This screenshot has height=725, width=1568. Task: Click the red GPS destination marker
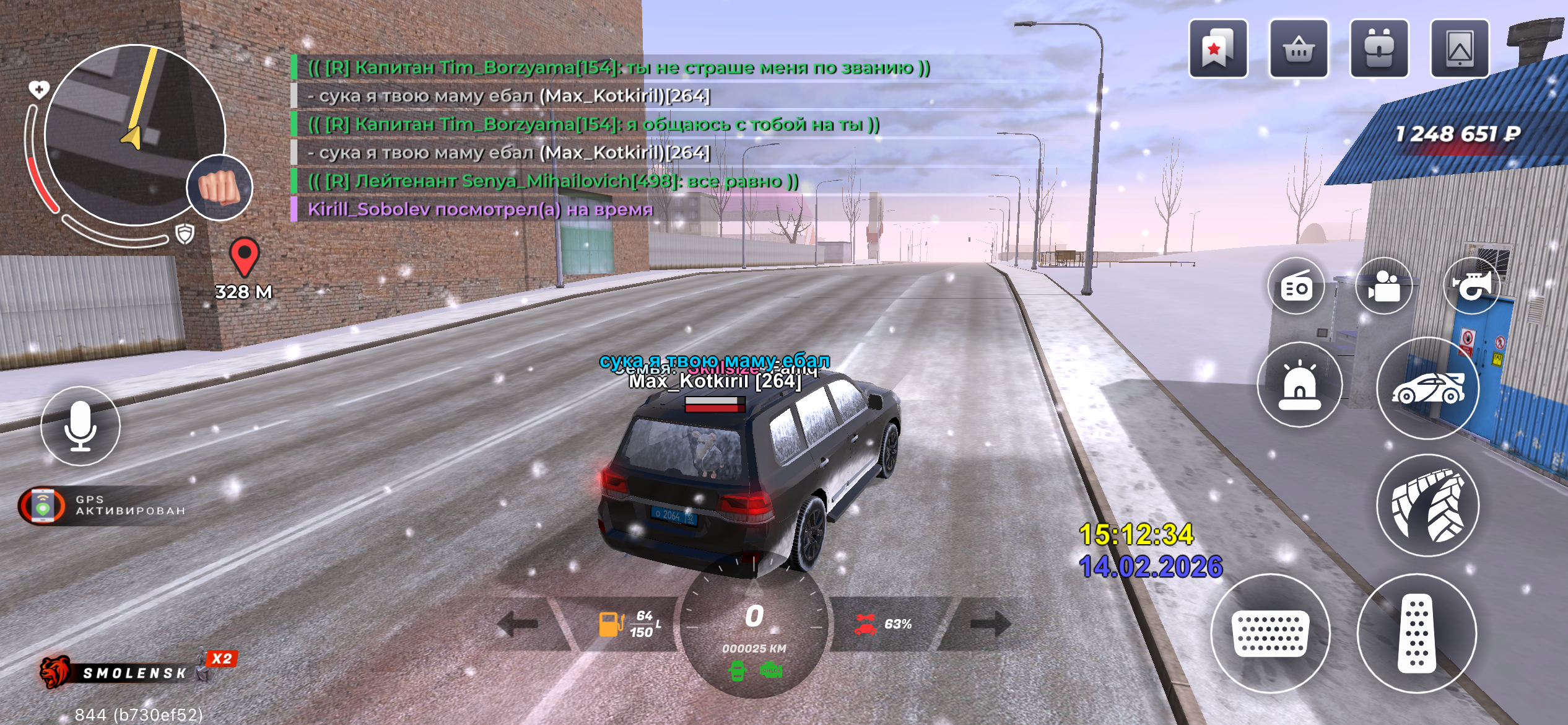[x=244, y=256]
